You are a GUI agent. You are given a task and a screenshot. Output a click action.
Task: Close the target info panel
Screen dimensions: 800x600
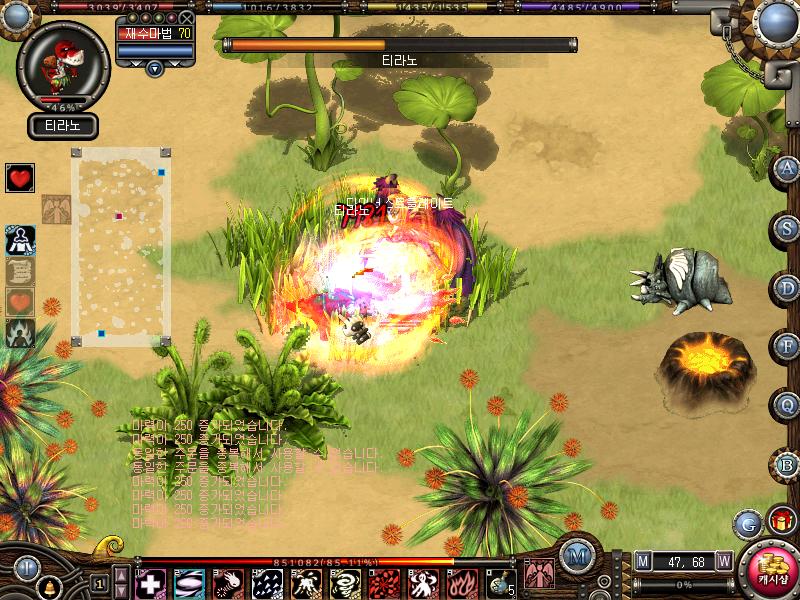pyautogui.click(x=186, y=18)
